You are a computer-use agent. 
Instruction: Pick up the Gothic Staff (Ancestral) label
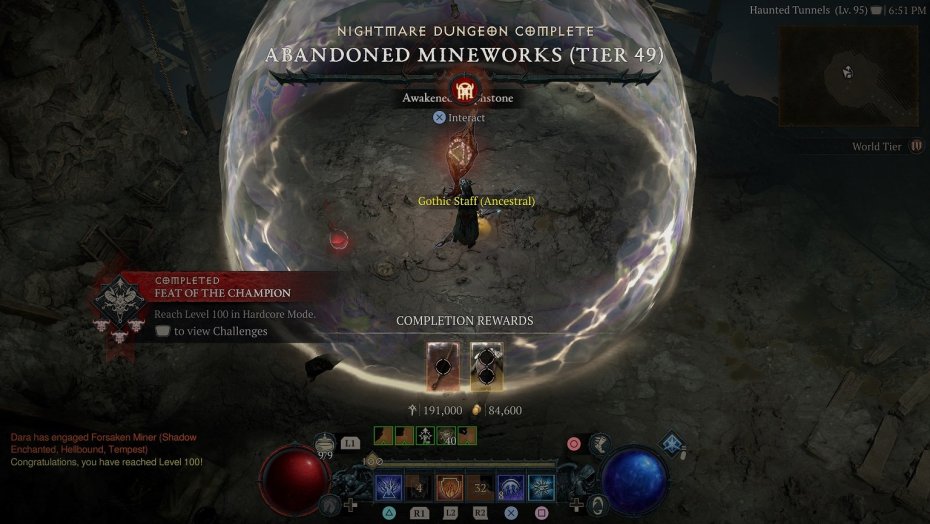tap(476, 201)
